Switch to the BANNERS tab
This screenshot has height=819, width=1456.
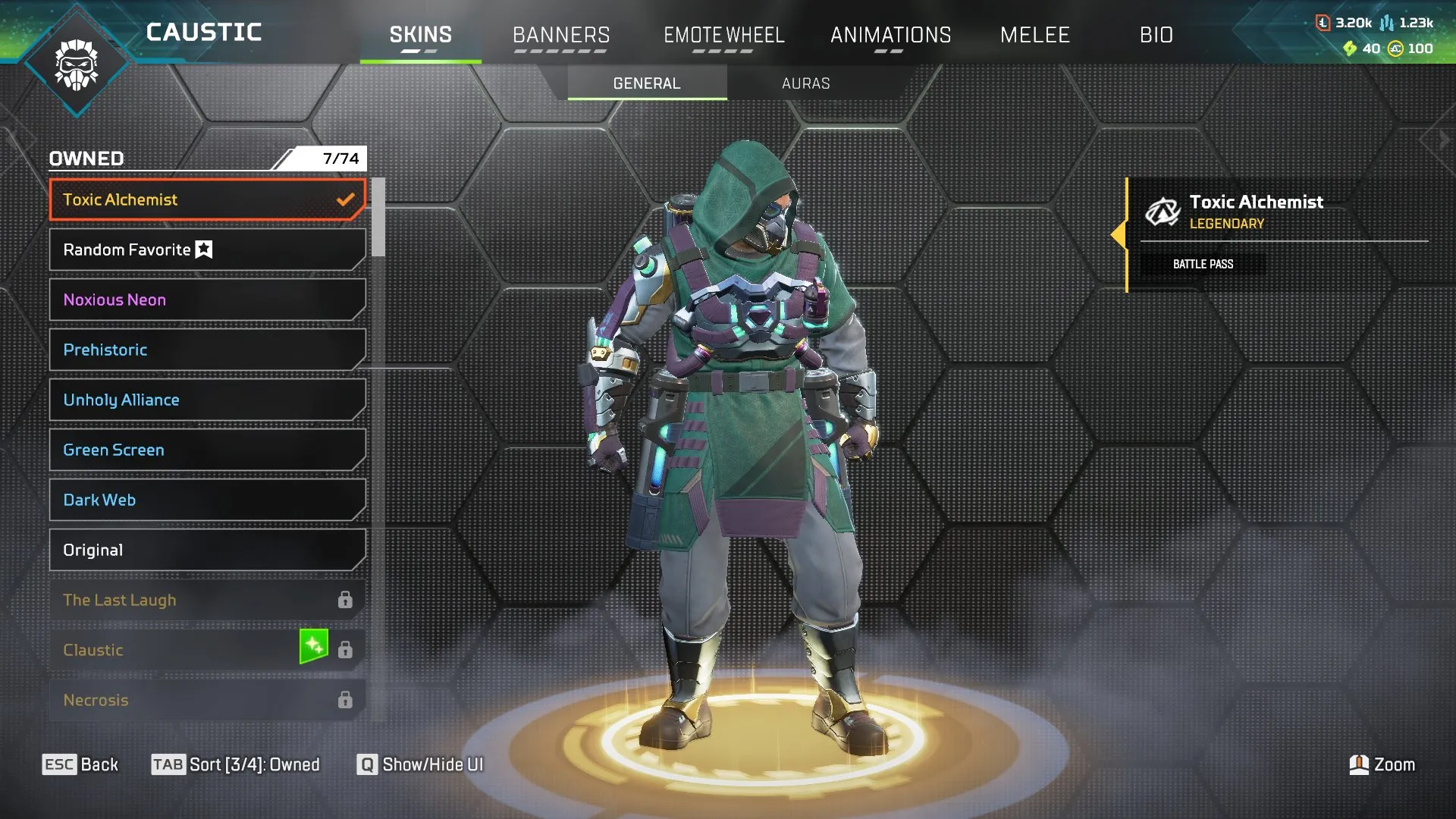[x=561, y=34]
